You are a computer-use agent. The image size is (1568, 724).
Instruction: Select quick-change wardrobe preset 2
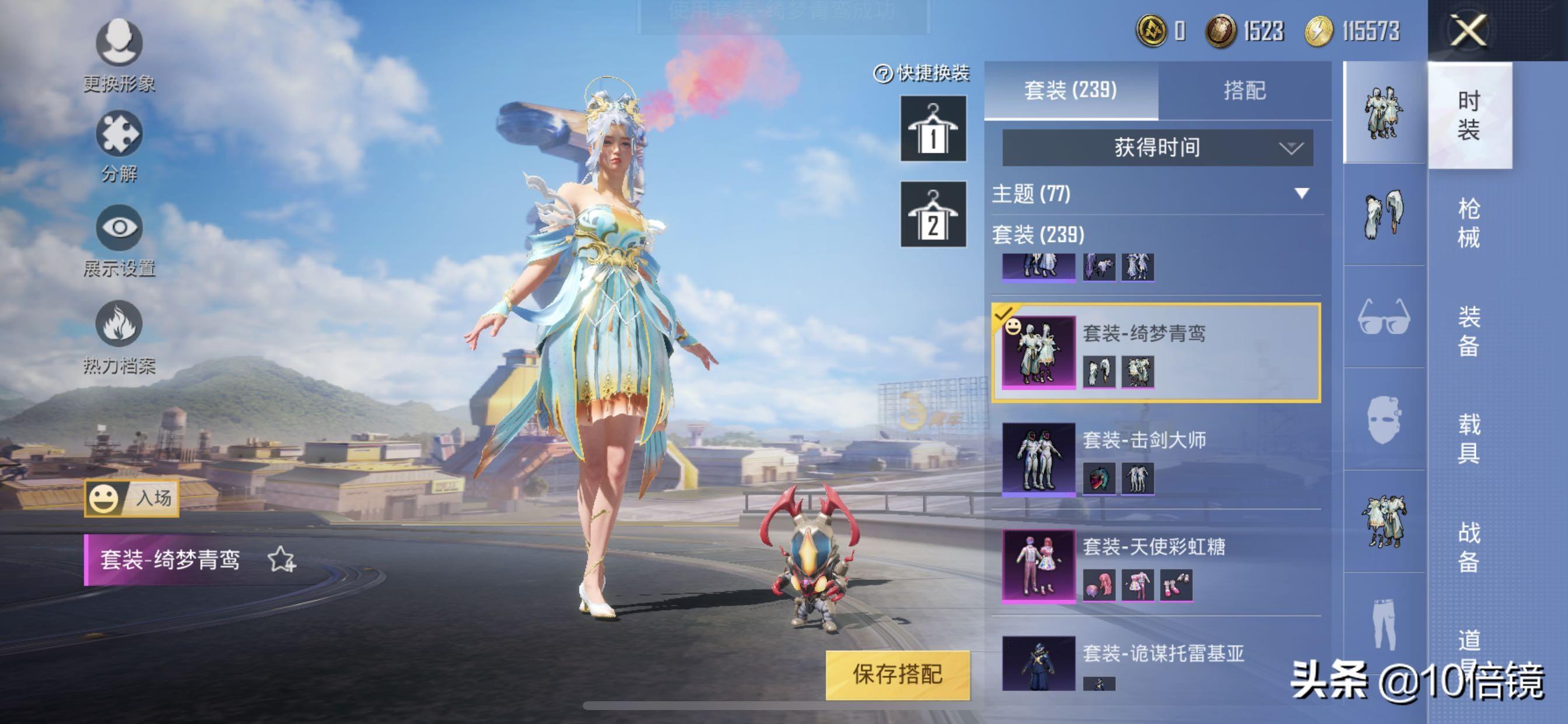click(x=933, y=214)
